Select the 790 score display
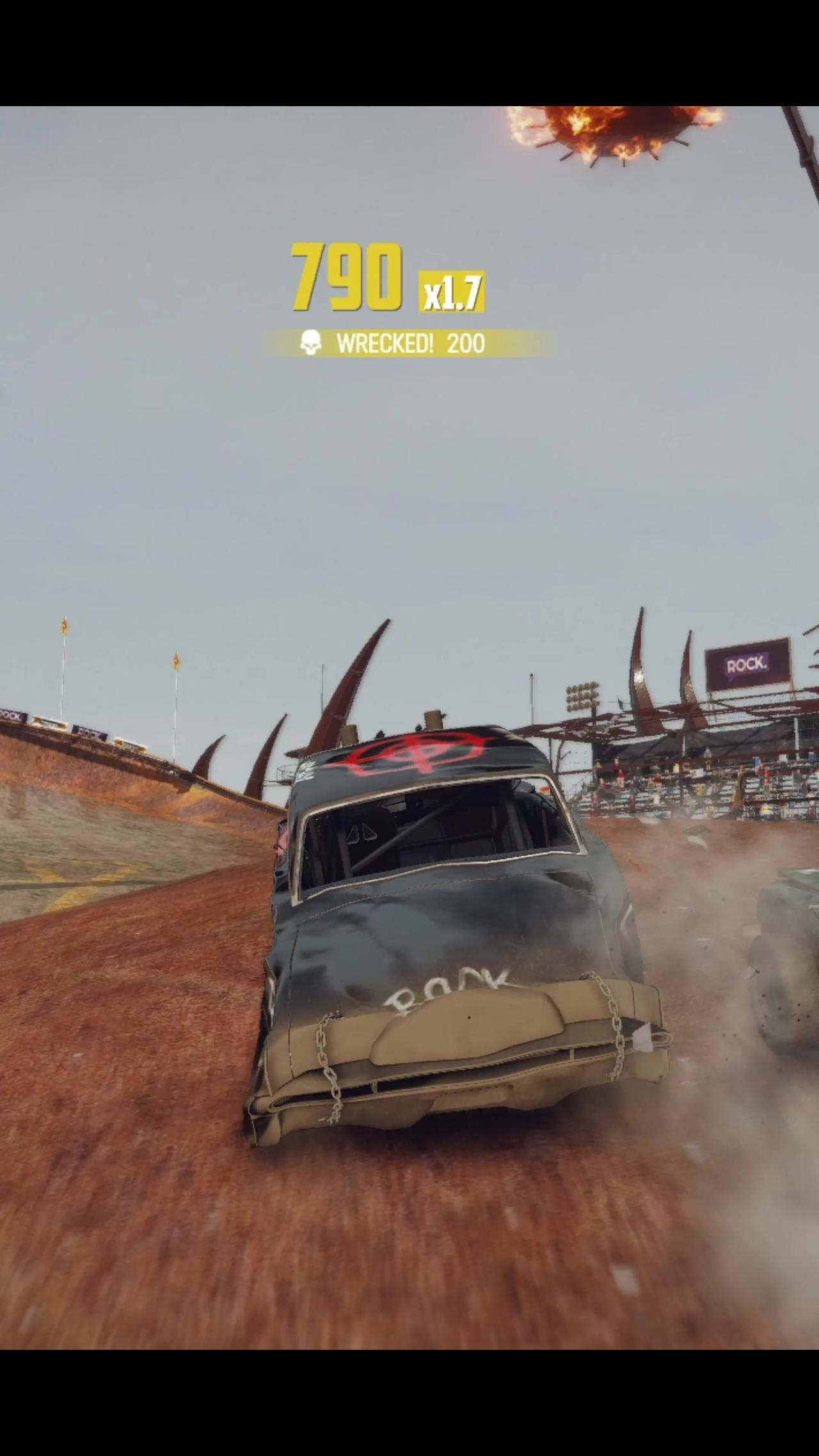The width and height of the screenshot is (819, 1456). coord(346,275)
